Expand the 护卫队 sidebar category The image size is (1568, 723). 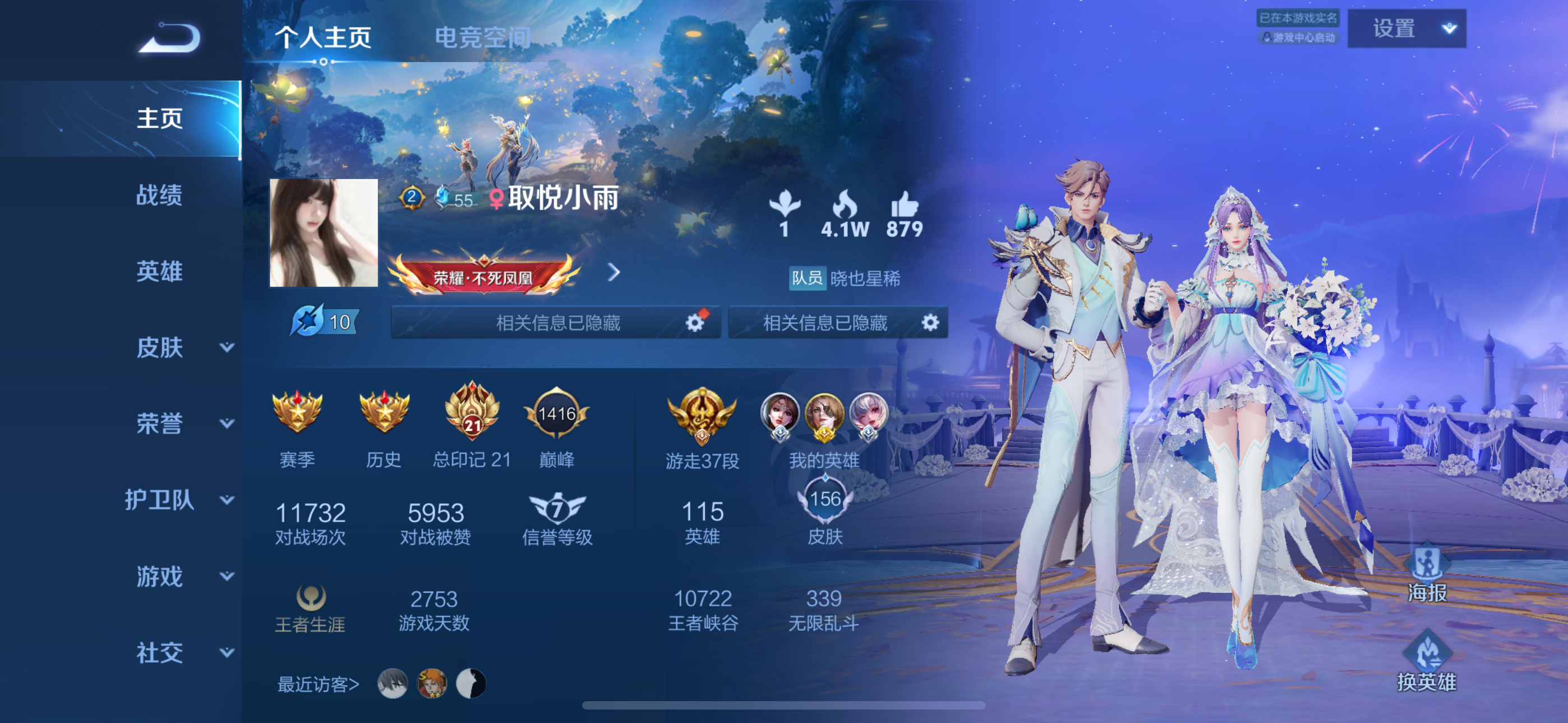coord(179,499)
